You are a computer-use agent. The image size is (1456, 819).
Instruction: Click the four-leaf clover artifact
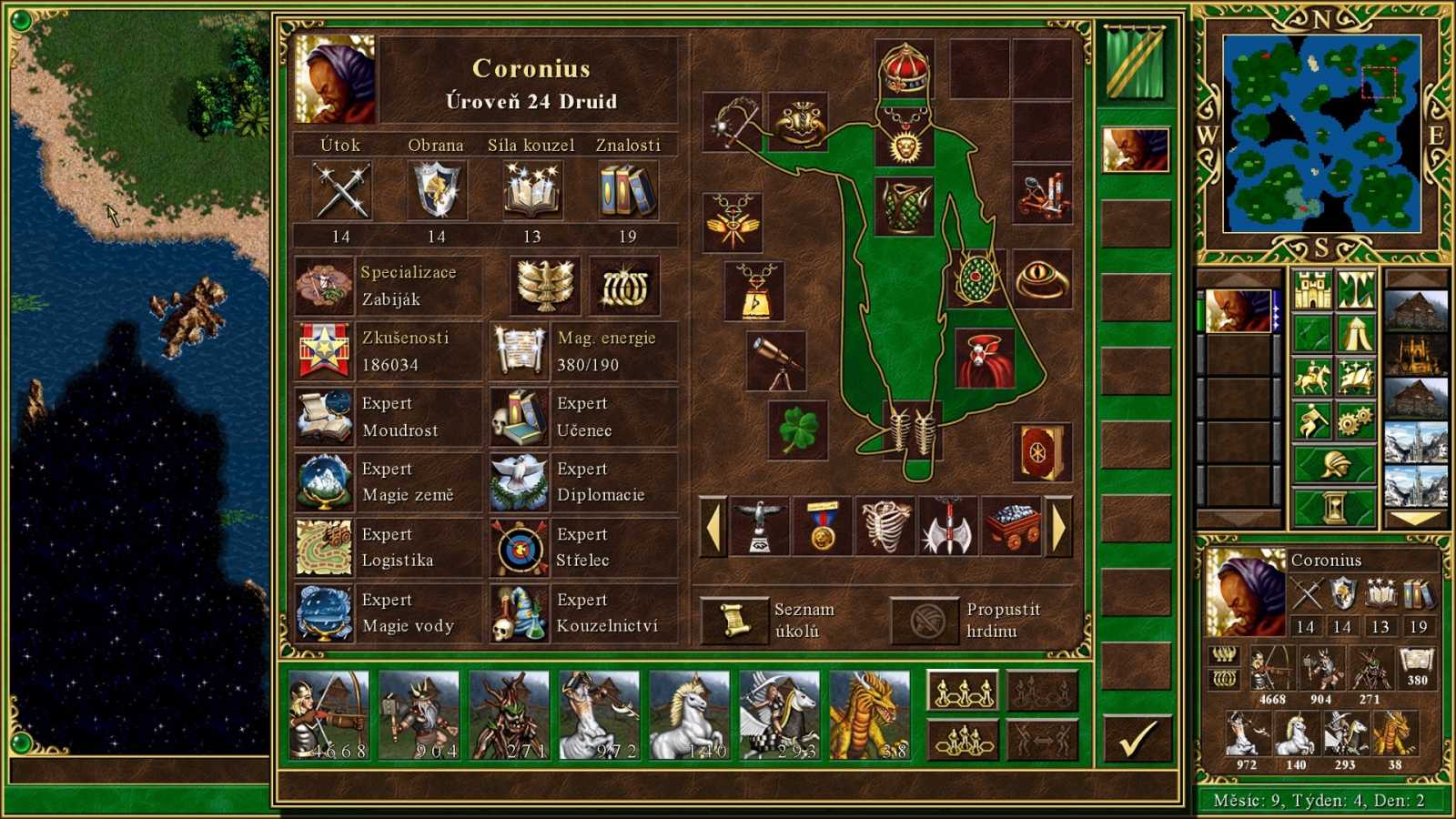800,428
